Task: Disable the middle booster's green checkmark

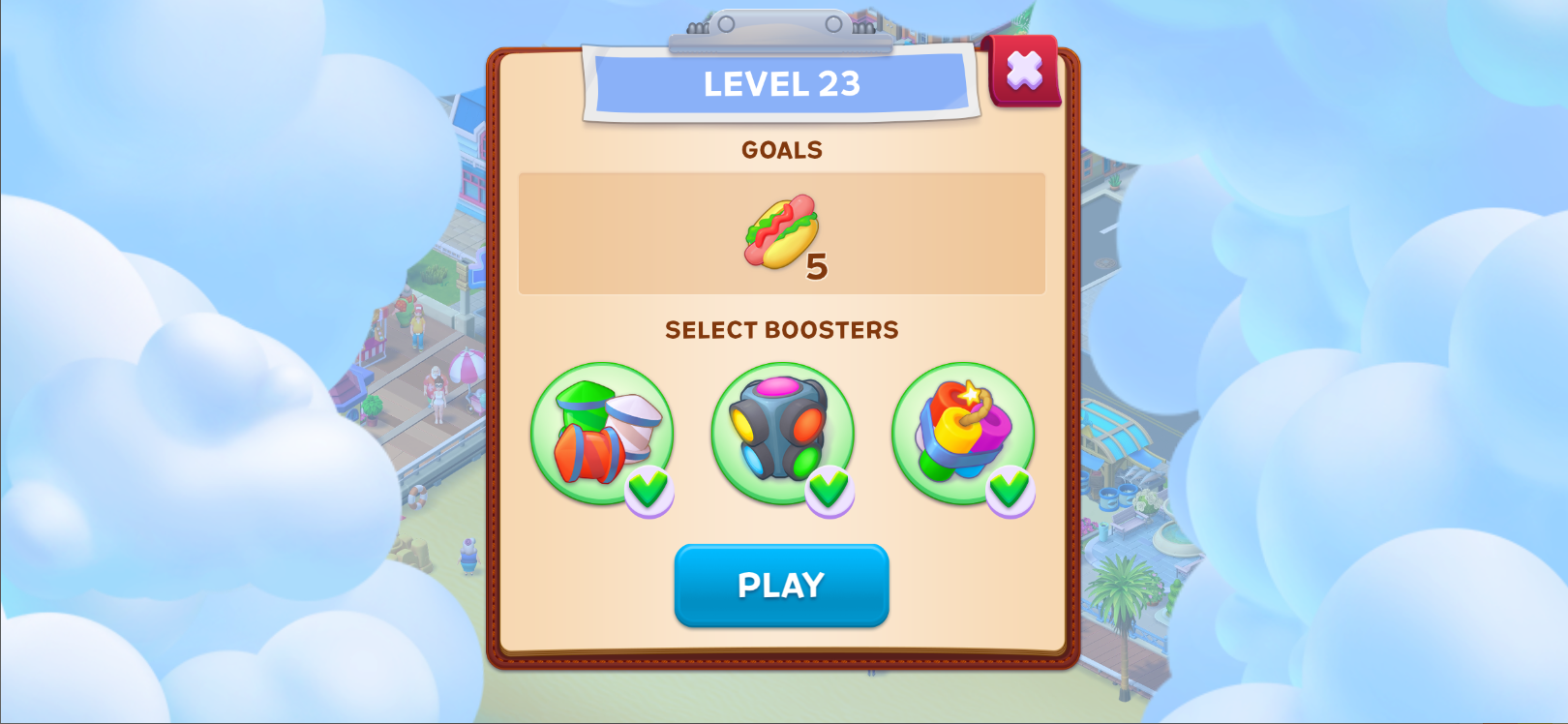Action: (x=830, y=492)
